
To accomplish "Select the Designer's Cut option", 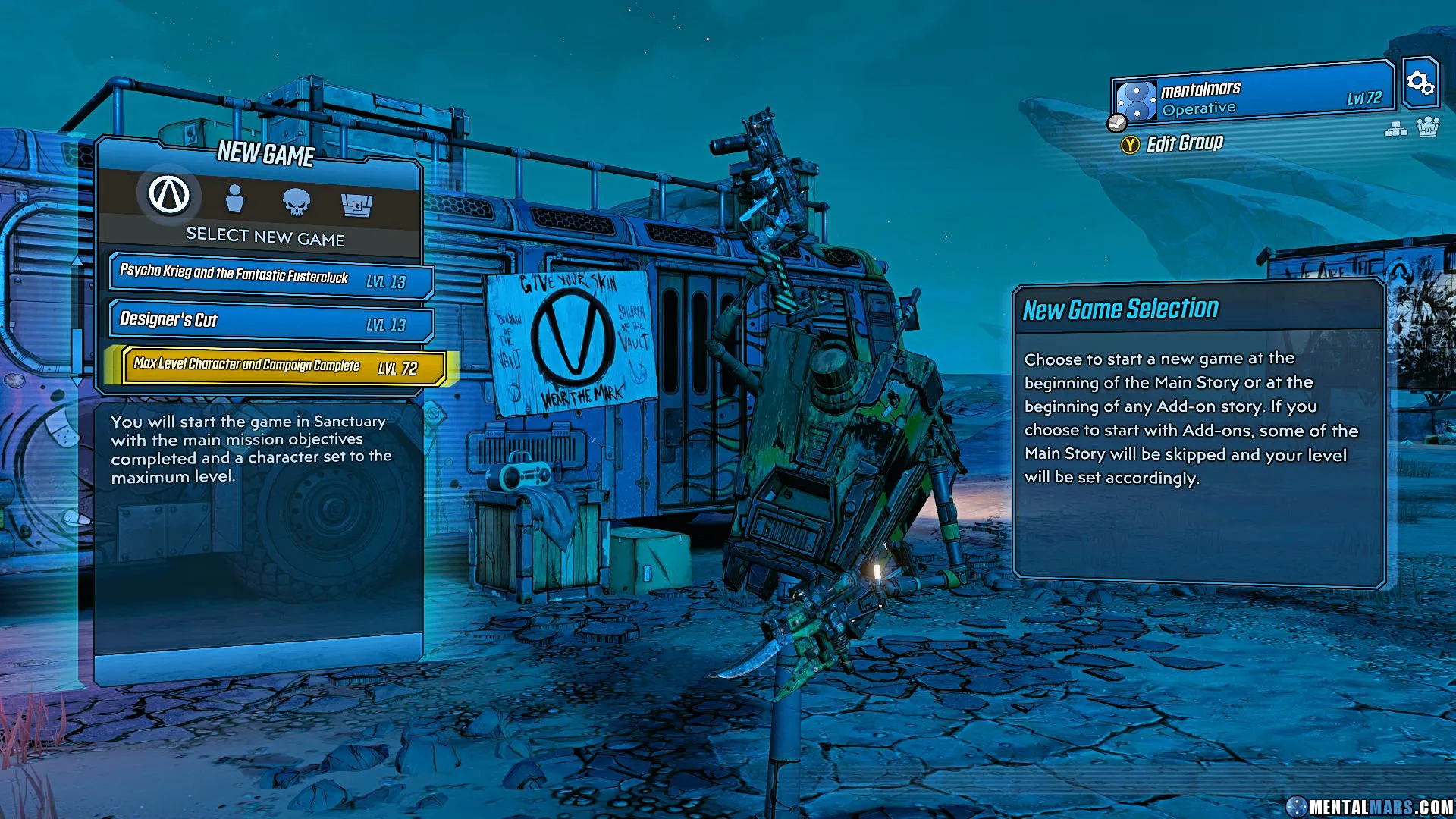I will pos(269,322).
